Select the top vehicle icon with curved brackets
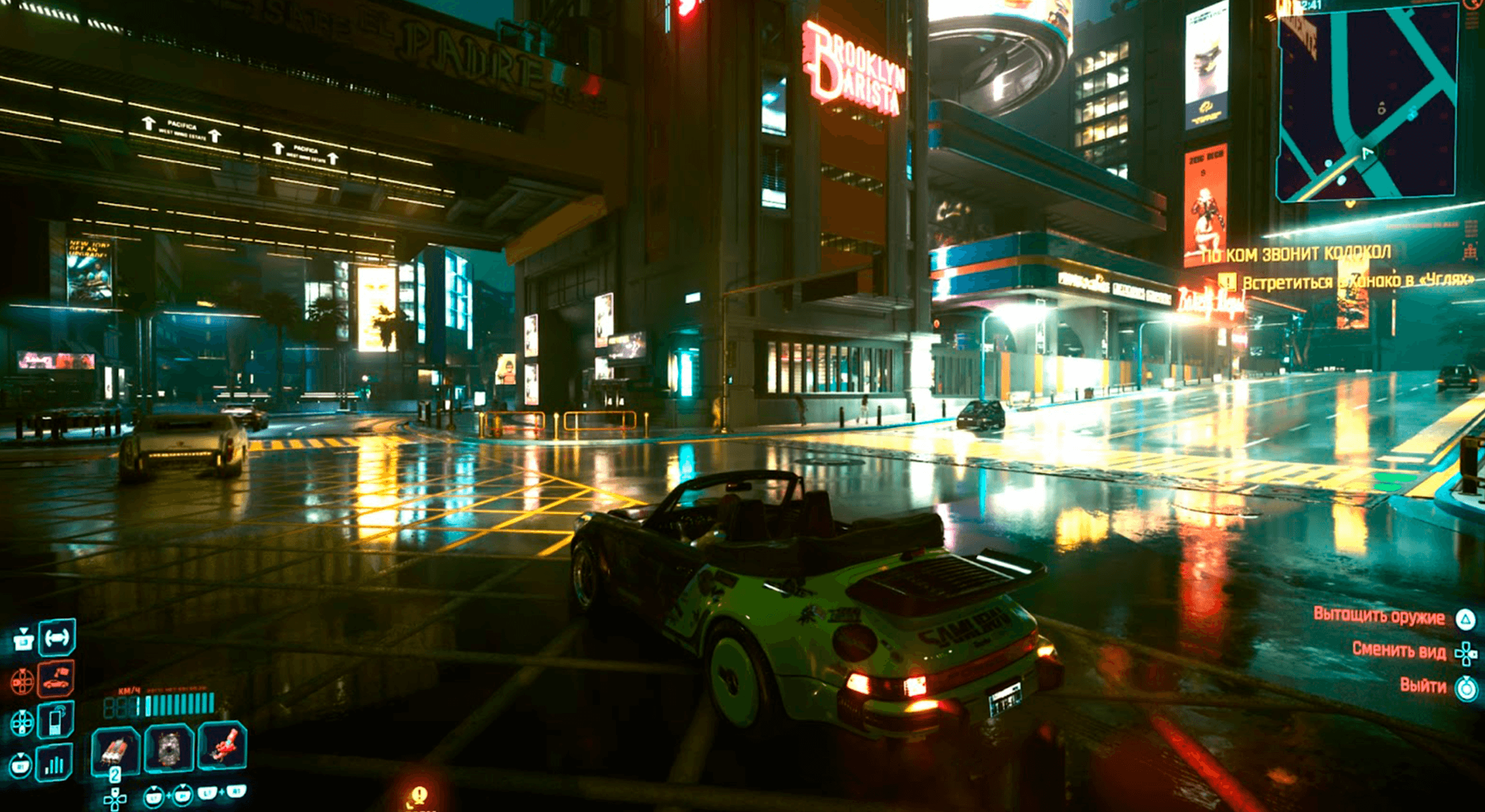Screen dimensions: 1485x812 pyautogui.click(x=57, y=637)
